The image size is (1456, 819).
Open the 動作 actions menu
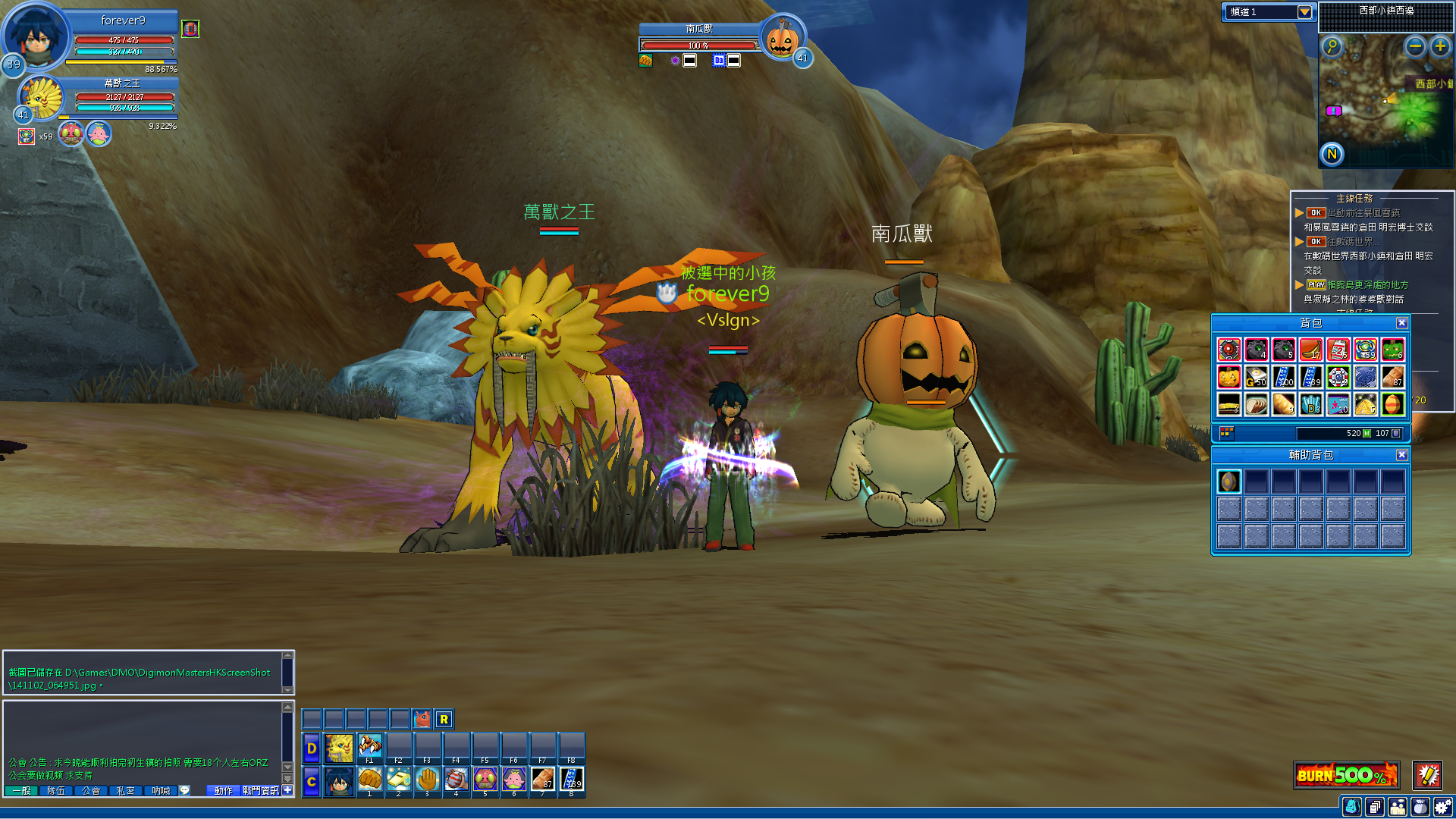pyautogui.click(x=224, y=791)
